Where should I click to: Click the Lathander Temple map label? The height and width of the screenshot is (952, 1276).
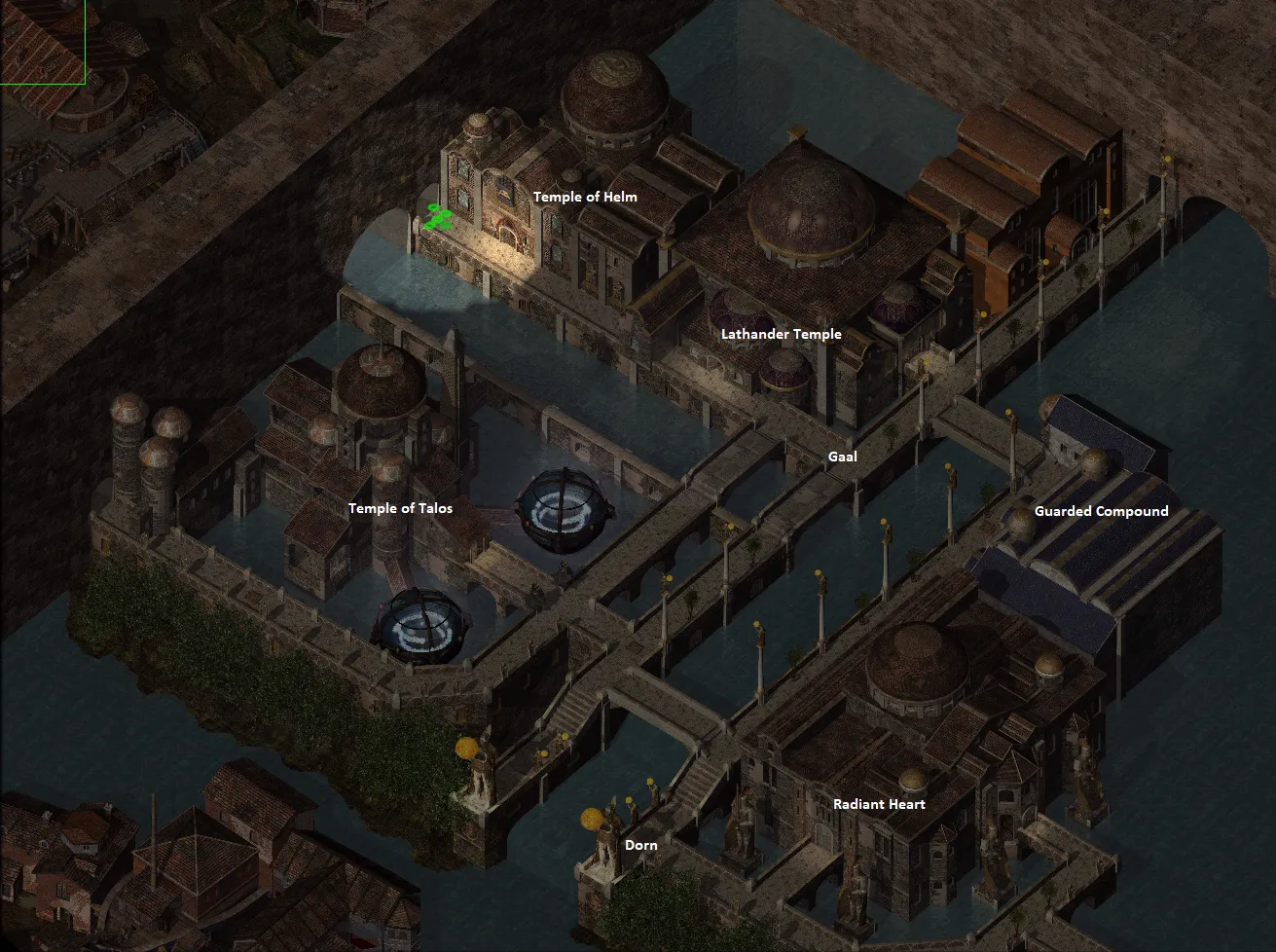coord(781,334)
